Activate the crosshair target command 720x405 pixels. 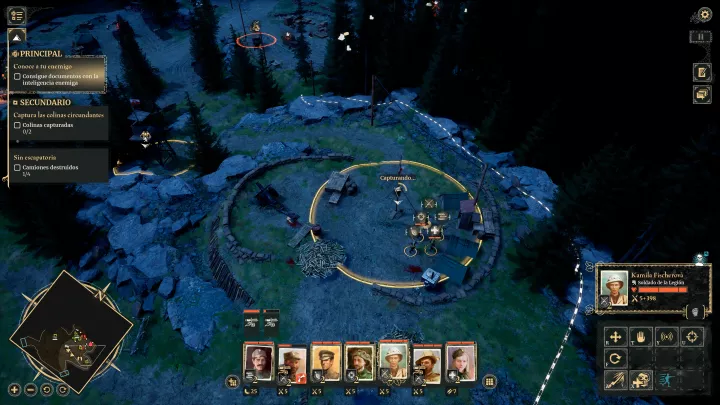[691, 337]
